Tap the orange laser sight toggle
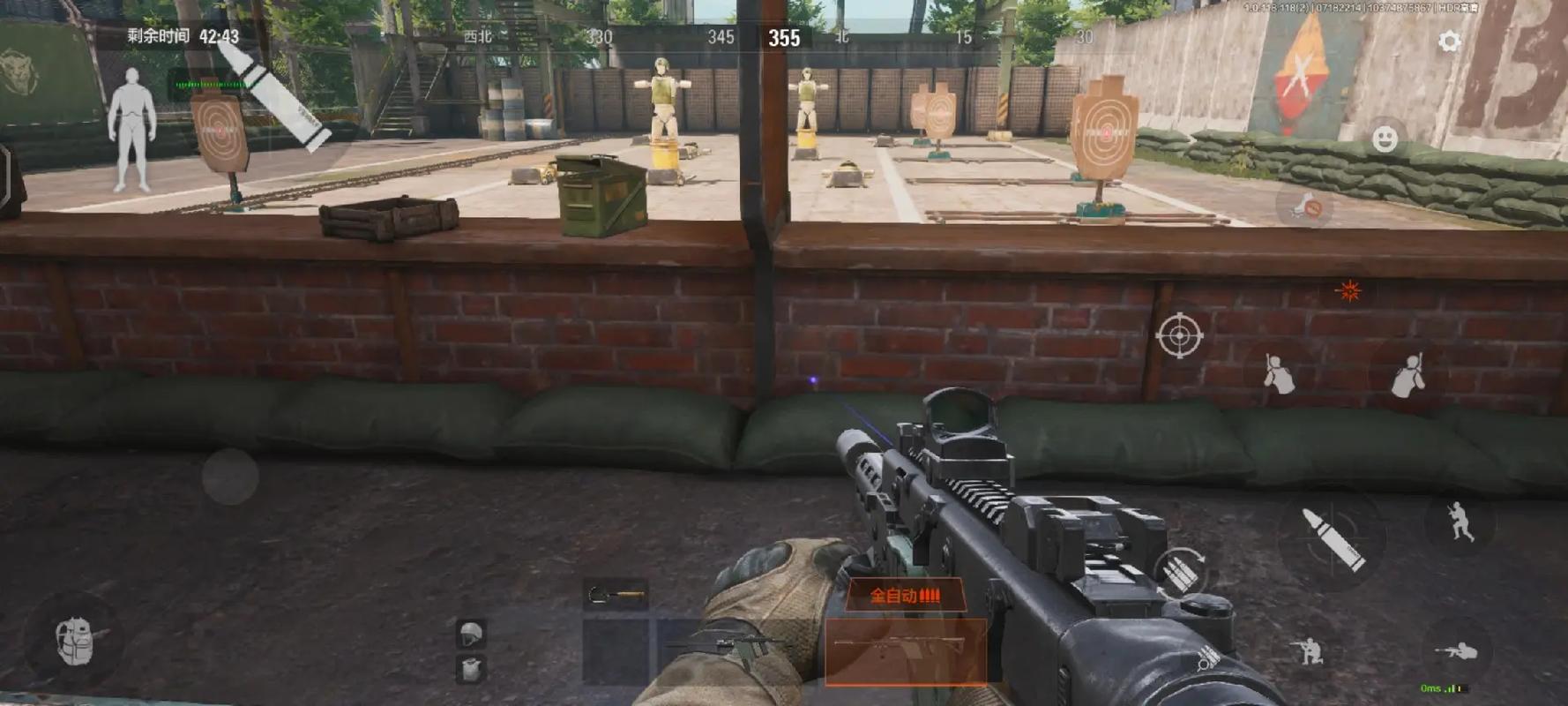Screen dimensions: 1568x706 tap(1348, 291)
